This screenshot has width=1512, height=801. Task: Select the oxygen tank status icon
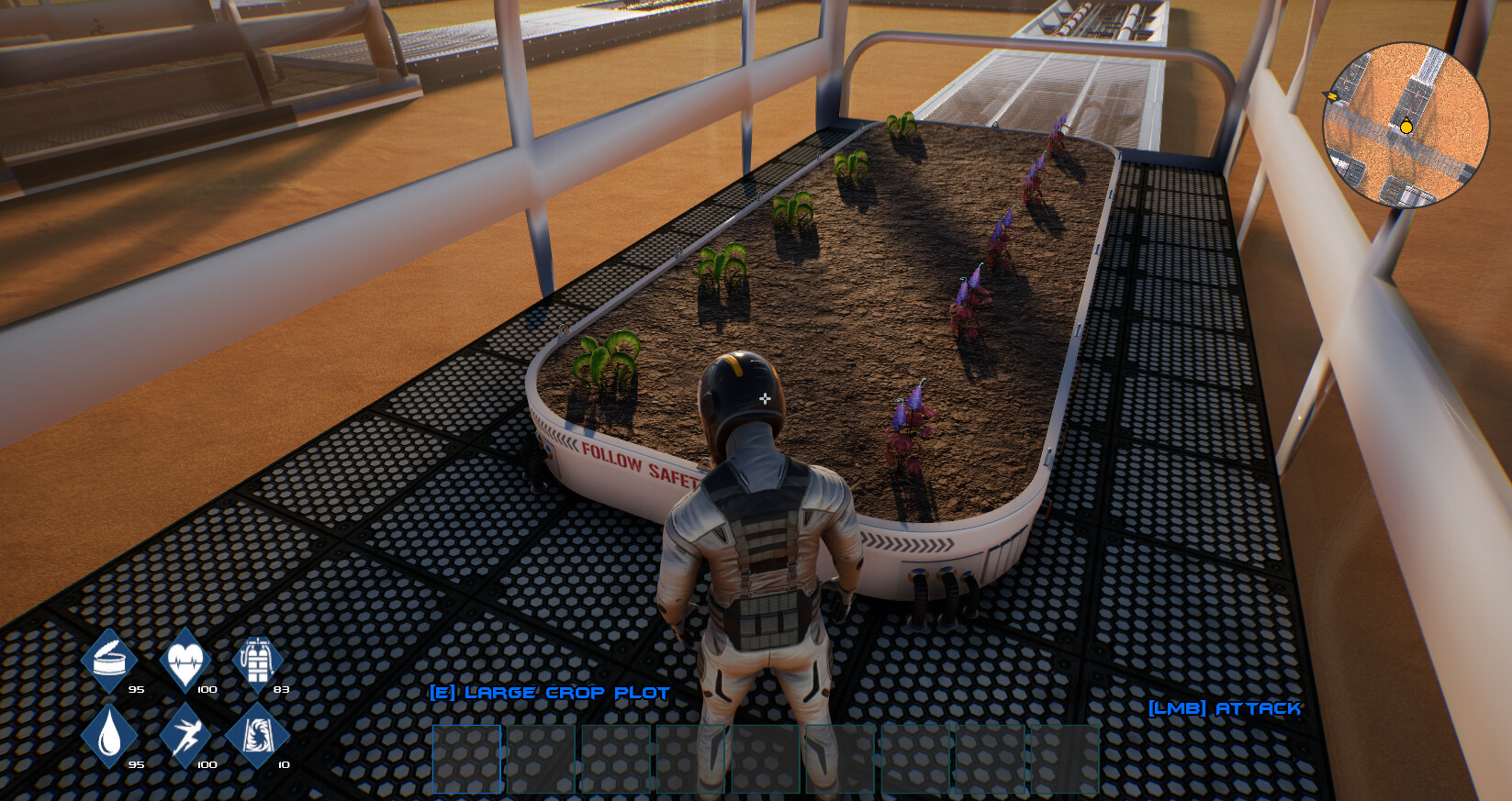(x=260, y=659)
